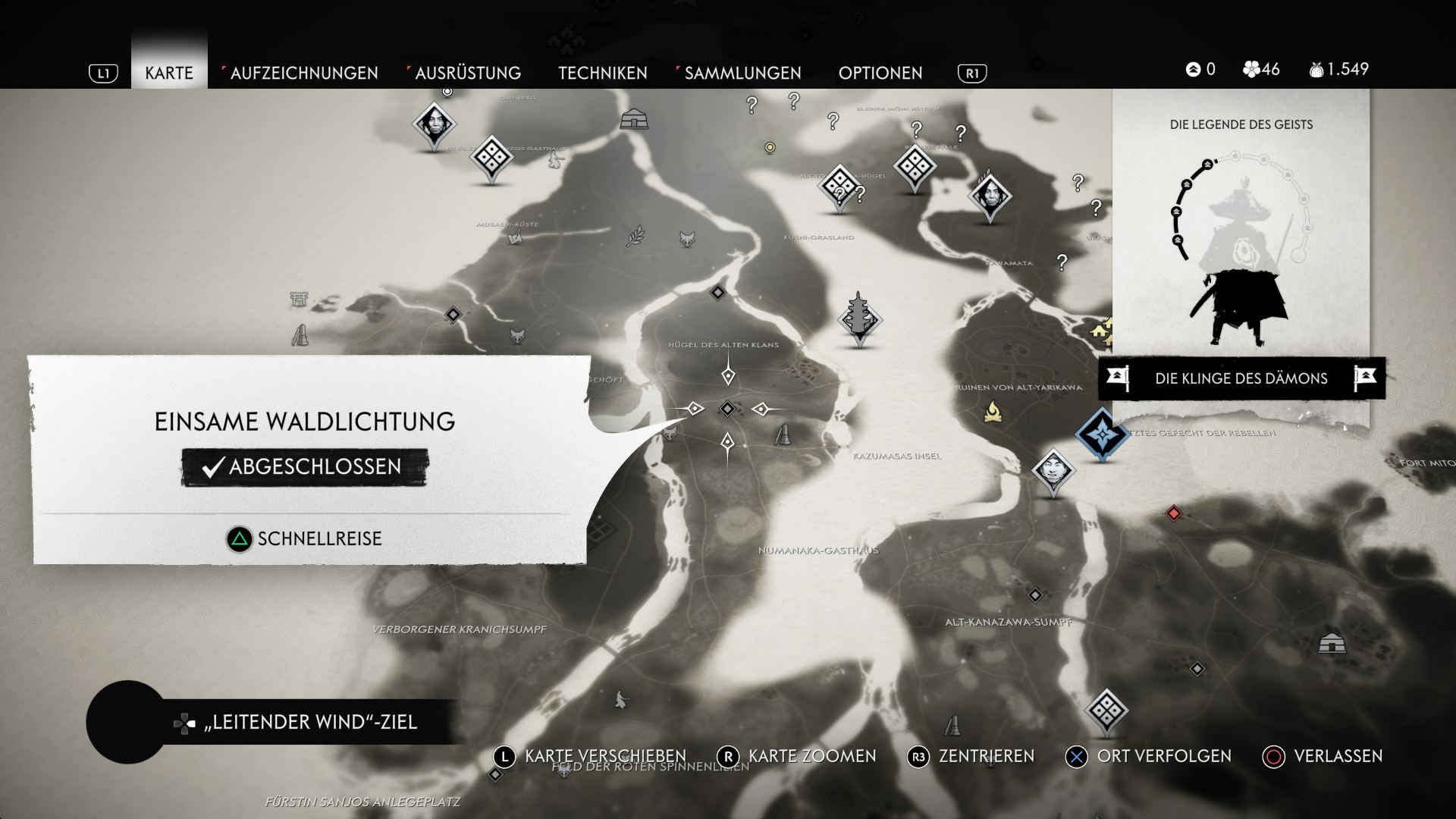Choose Ort verfolgen for this location

pyautogui.click(x=1149, y=756)
